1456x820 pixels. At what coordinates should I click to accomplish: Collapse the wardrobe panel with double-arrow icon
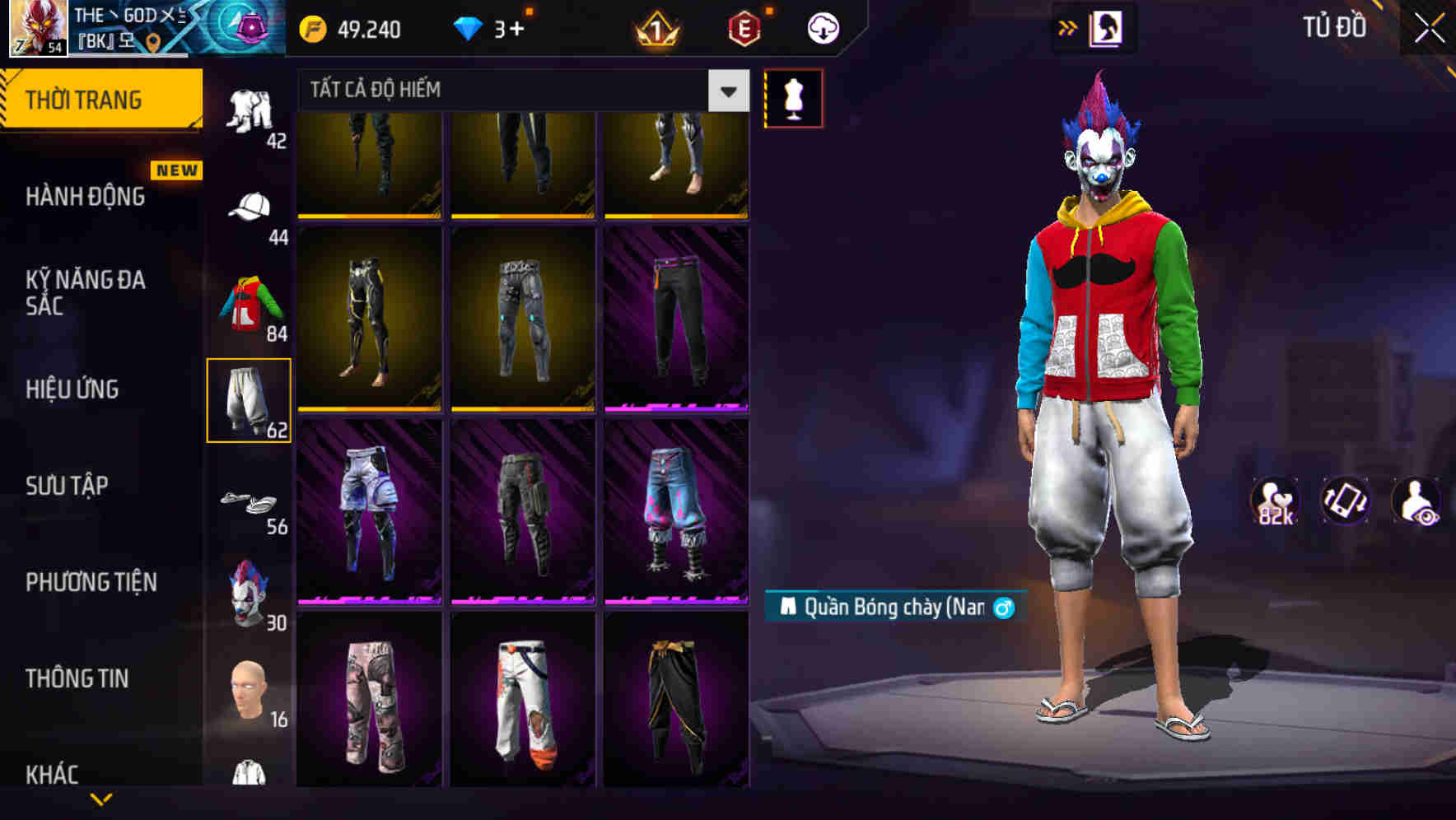coord(1068,26)
